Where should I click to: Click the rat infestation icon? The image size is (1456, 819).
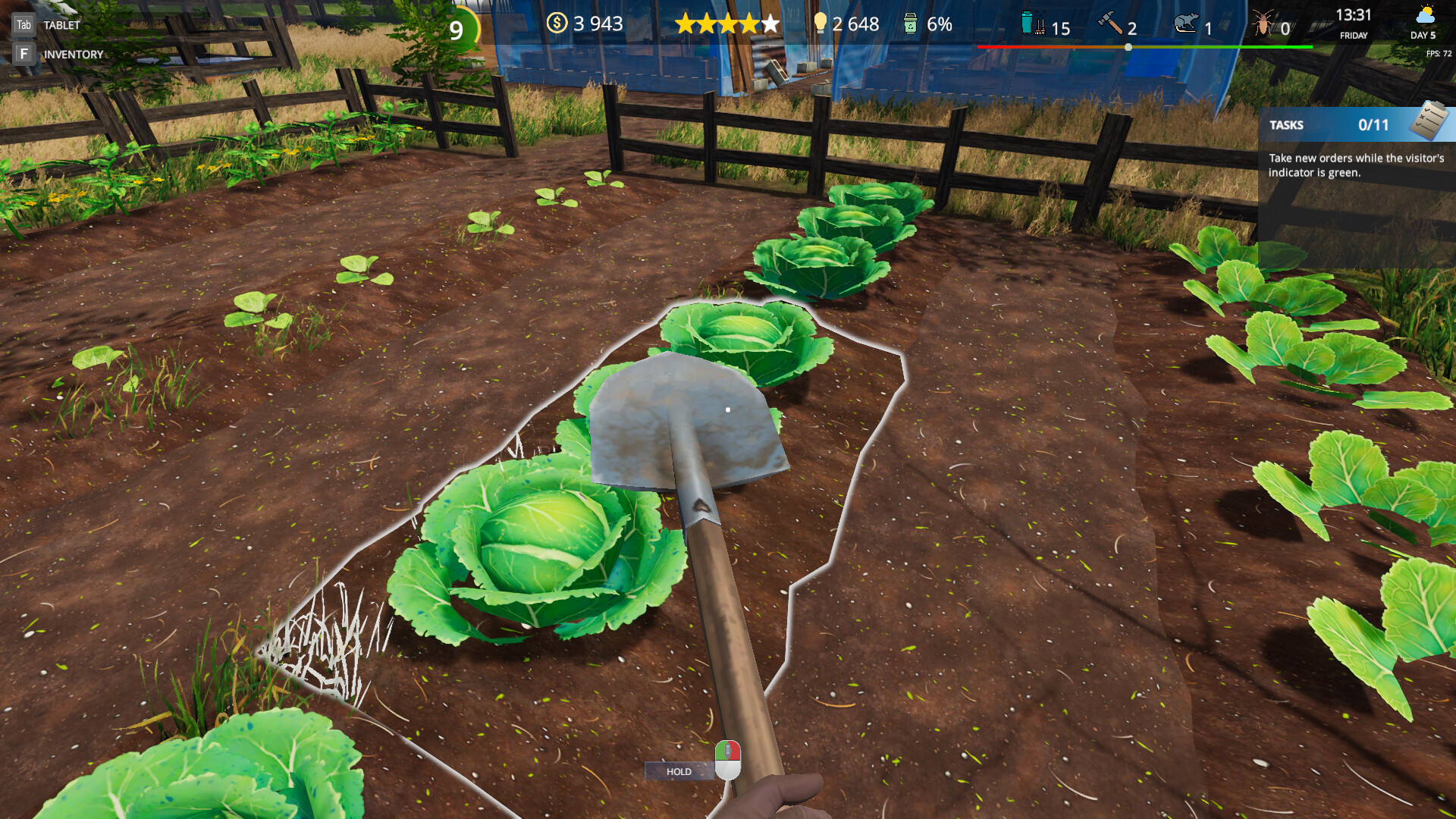[1186, 25]
